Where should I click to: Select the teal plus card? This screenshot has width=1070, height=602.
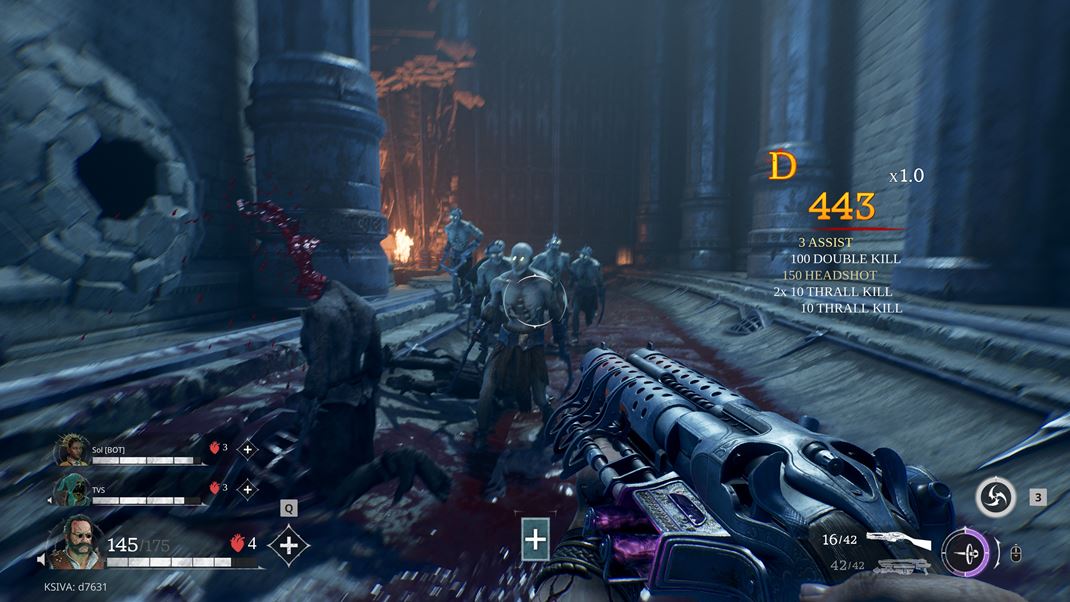[x=536, y=541]
